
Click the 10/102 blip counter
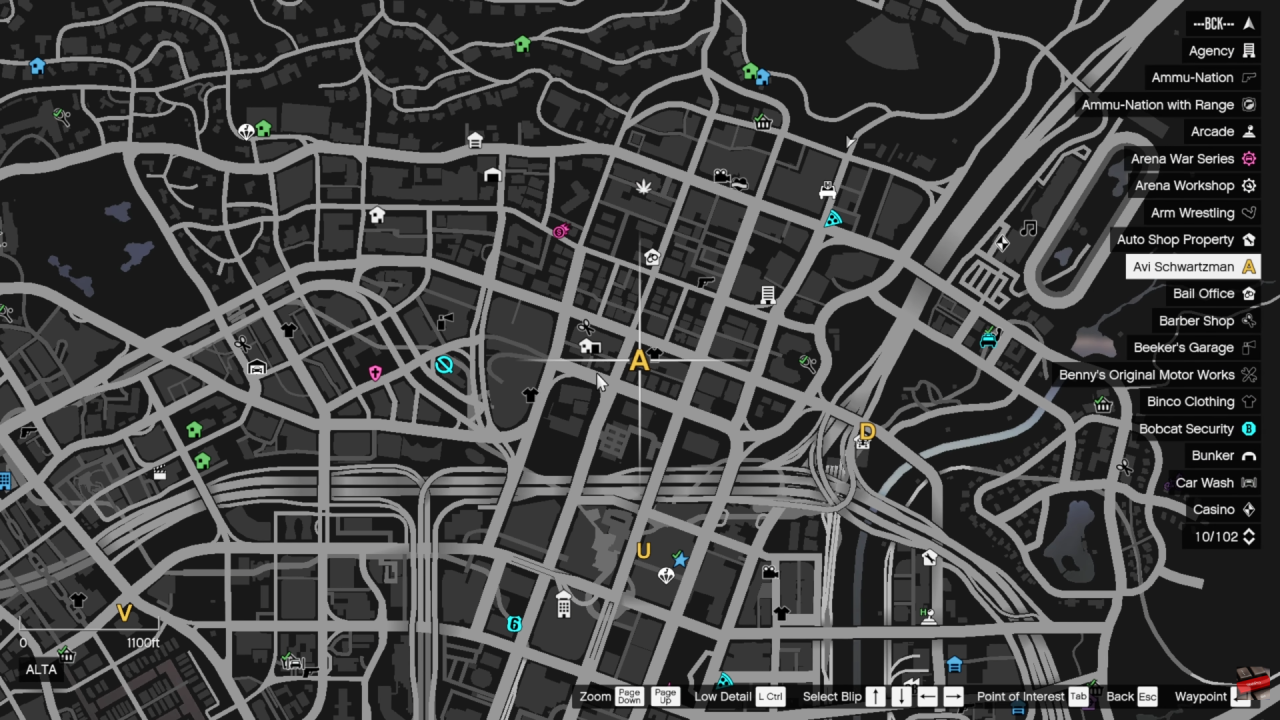1222,536
